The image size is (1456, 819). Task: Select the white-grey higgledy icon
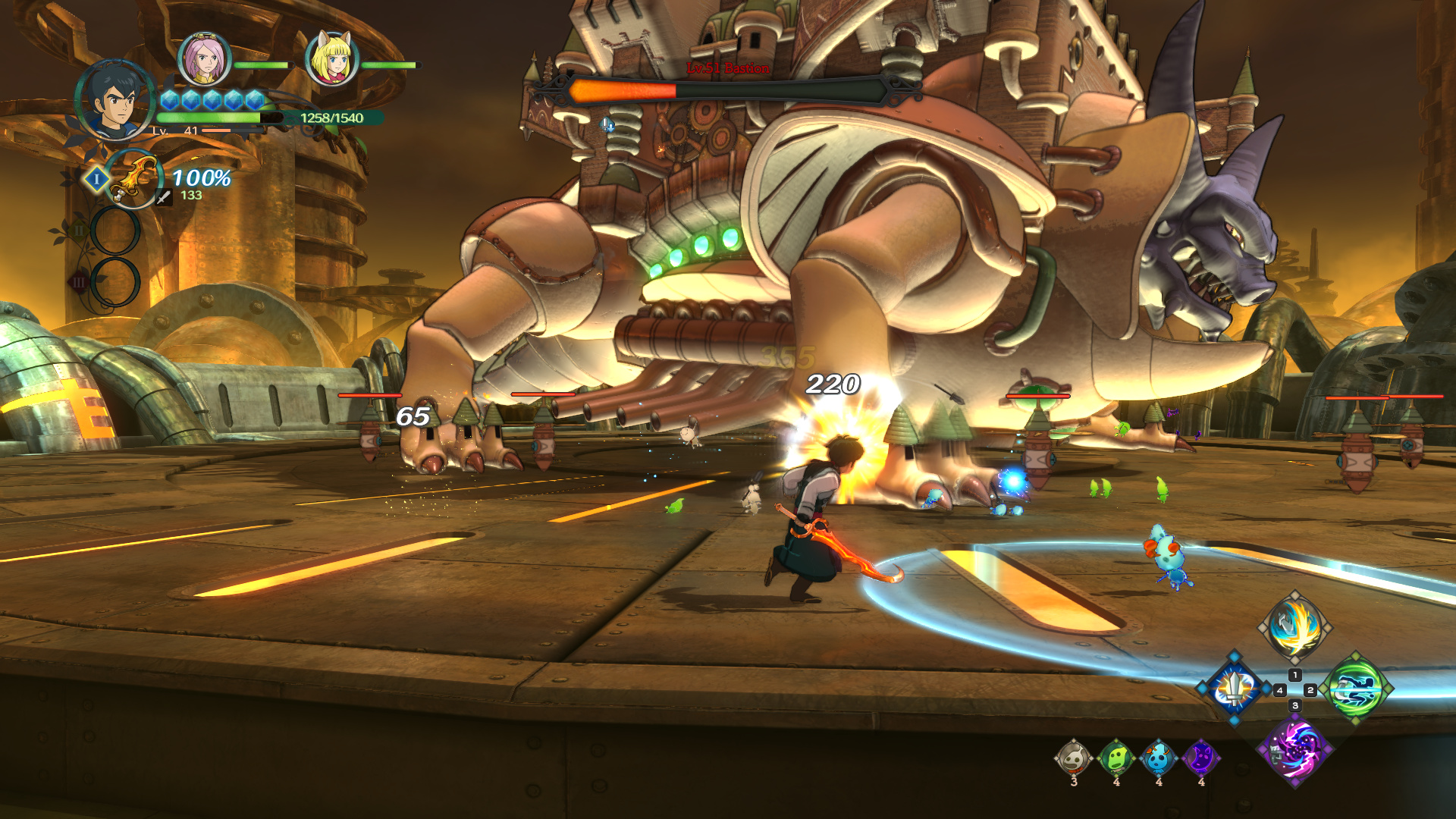point(1074,758)
